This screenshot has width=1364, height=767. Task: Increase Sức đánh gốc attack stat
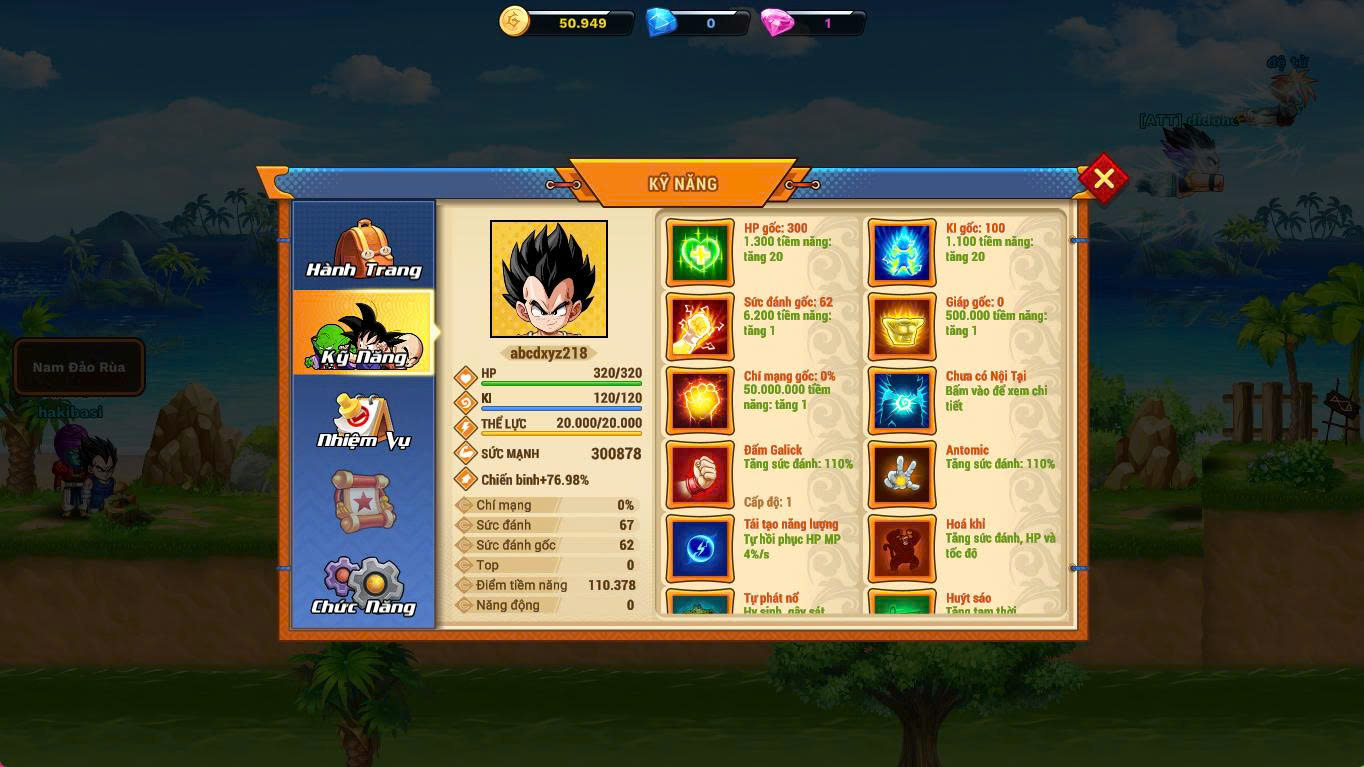pos(700,326)
